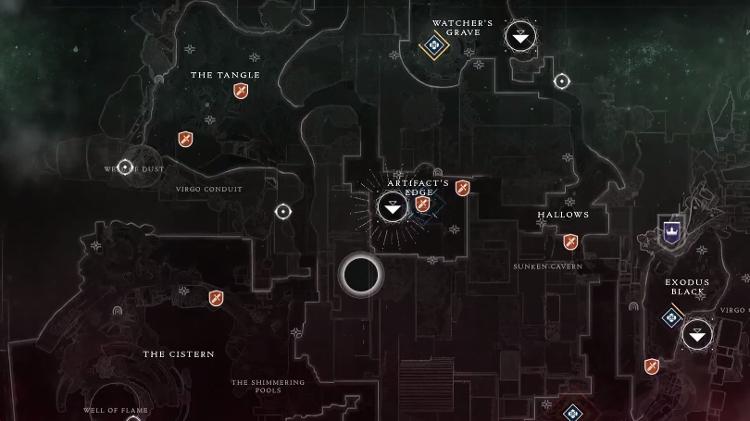Screen dimensions: 750x421
Task: Select the Watcher's Grave landing zone
Action: point(519,37)
